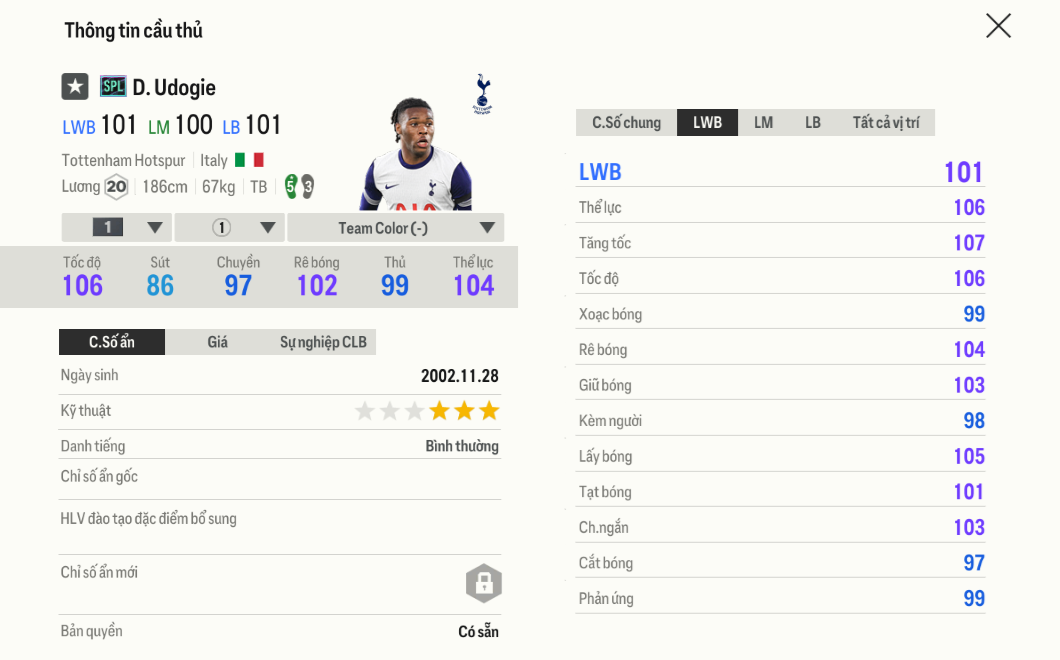The image size is (1060, 660).
Task: Switch to the Giá tab
Action: 217,342
